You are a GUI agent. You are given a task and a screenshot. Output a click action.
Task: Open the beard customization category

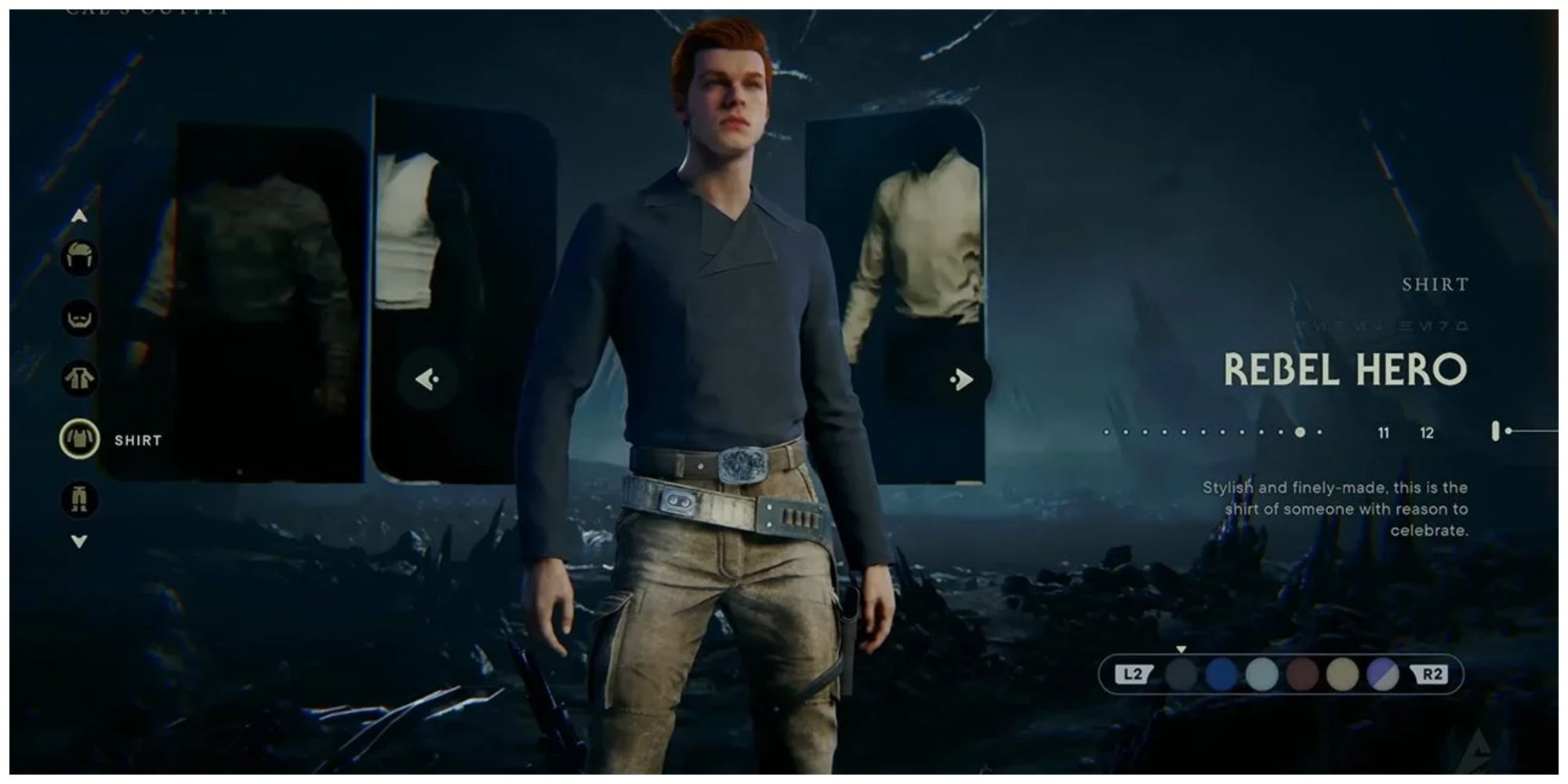click(x=78, y=318)
